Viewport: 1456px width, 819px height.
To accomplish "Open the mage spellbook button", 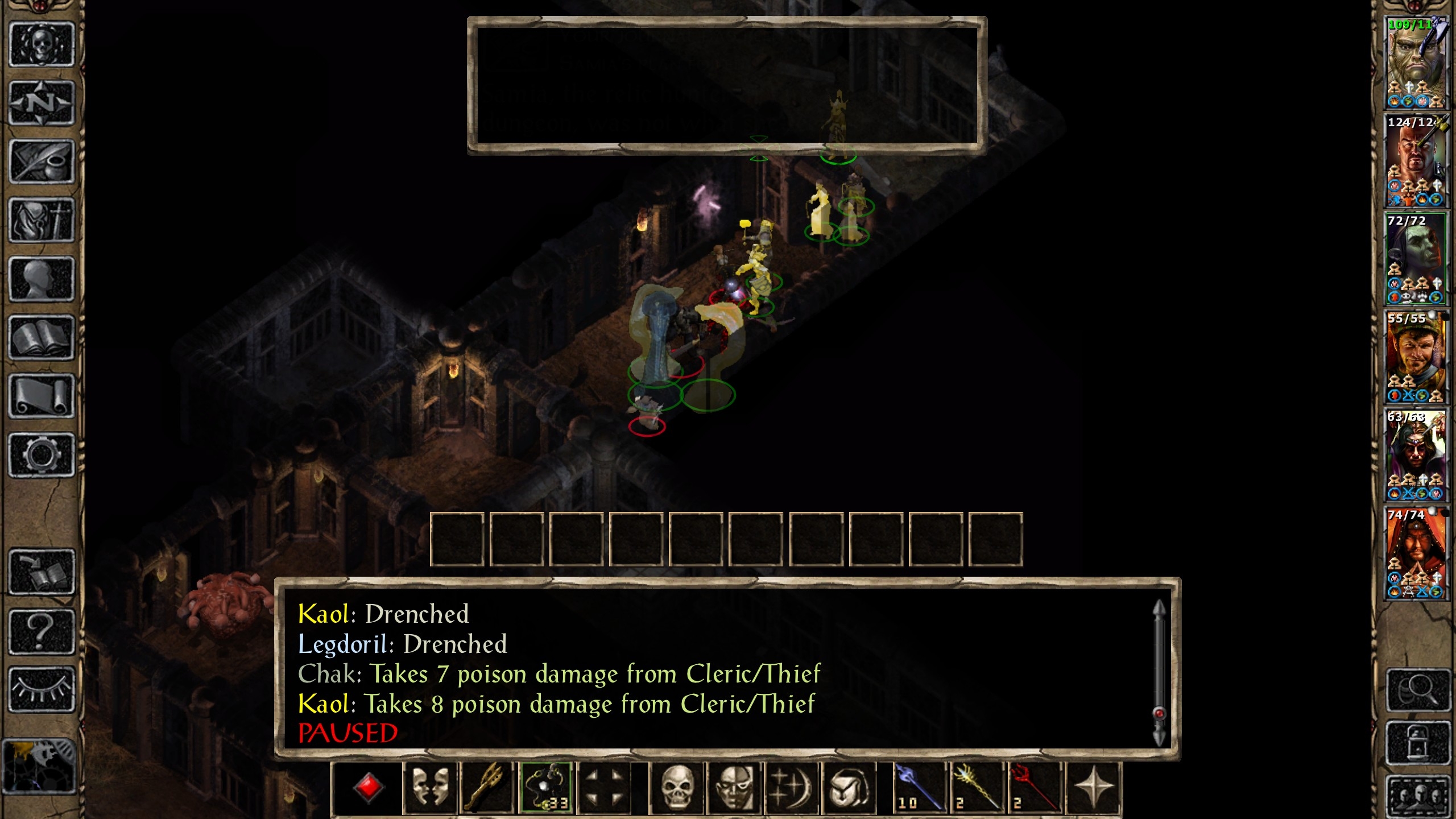I will click(x=42, y=338).
